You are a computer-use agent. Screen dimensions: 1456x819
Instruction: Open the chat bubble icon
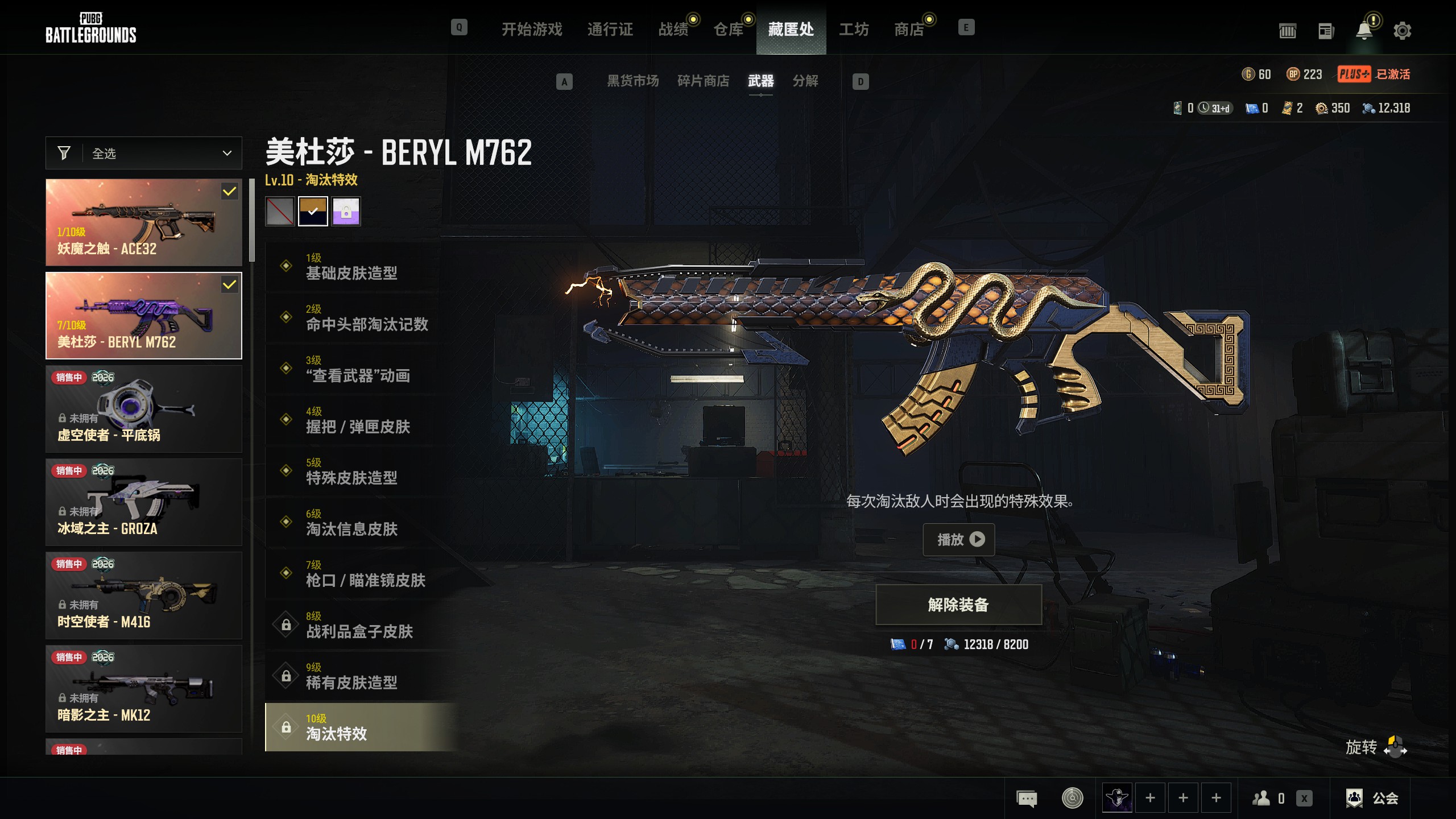point(1027,798)
